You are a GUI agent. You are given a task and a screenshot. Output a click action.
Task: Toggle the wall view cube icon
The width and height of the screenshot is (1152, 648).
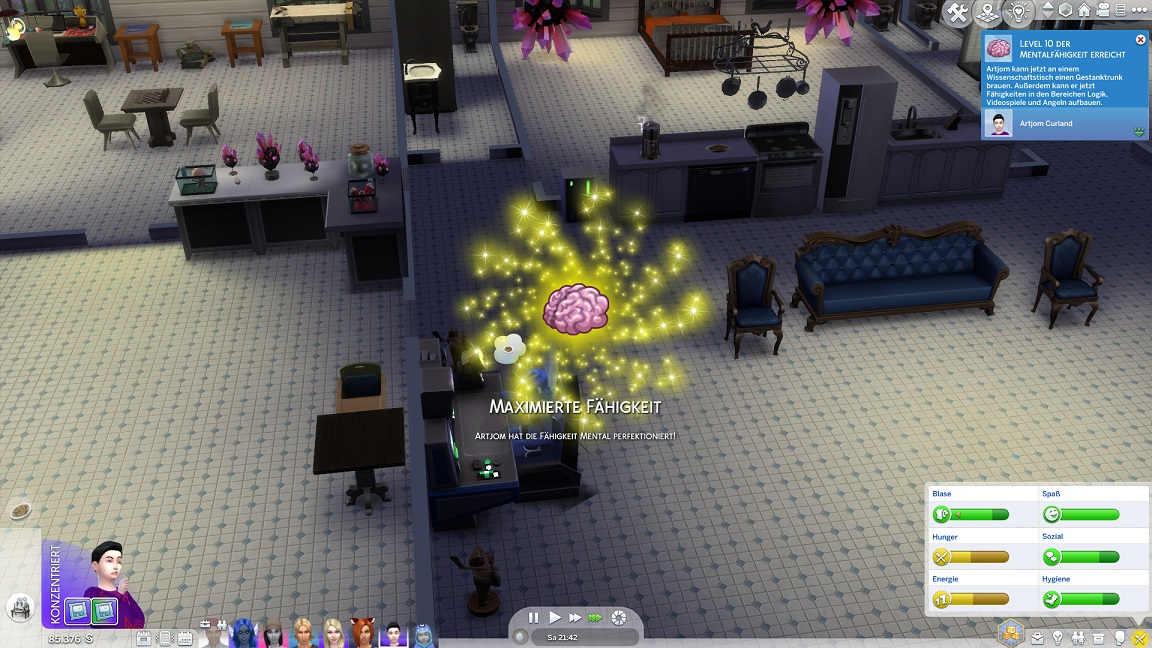pyautogui.click(x=1065, y=10)
